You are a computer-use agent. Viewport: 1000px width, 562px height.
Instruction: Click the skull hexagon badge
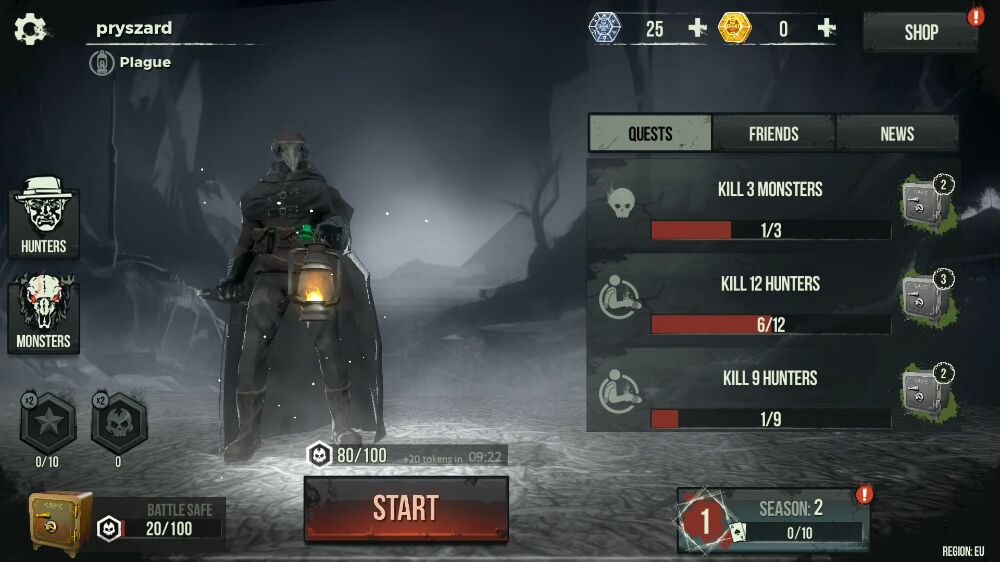click(x=118, y=424)
